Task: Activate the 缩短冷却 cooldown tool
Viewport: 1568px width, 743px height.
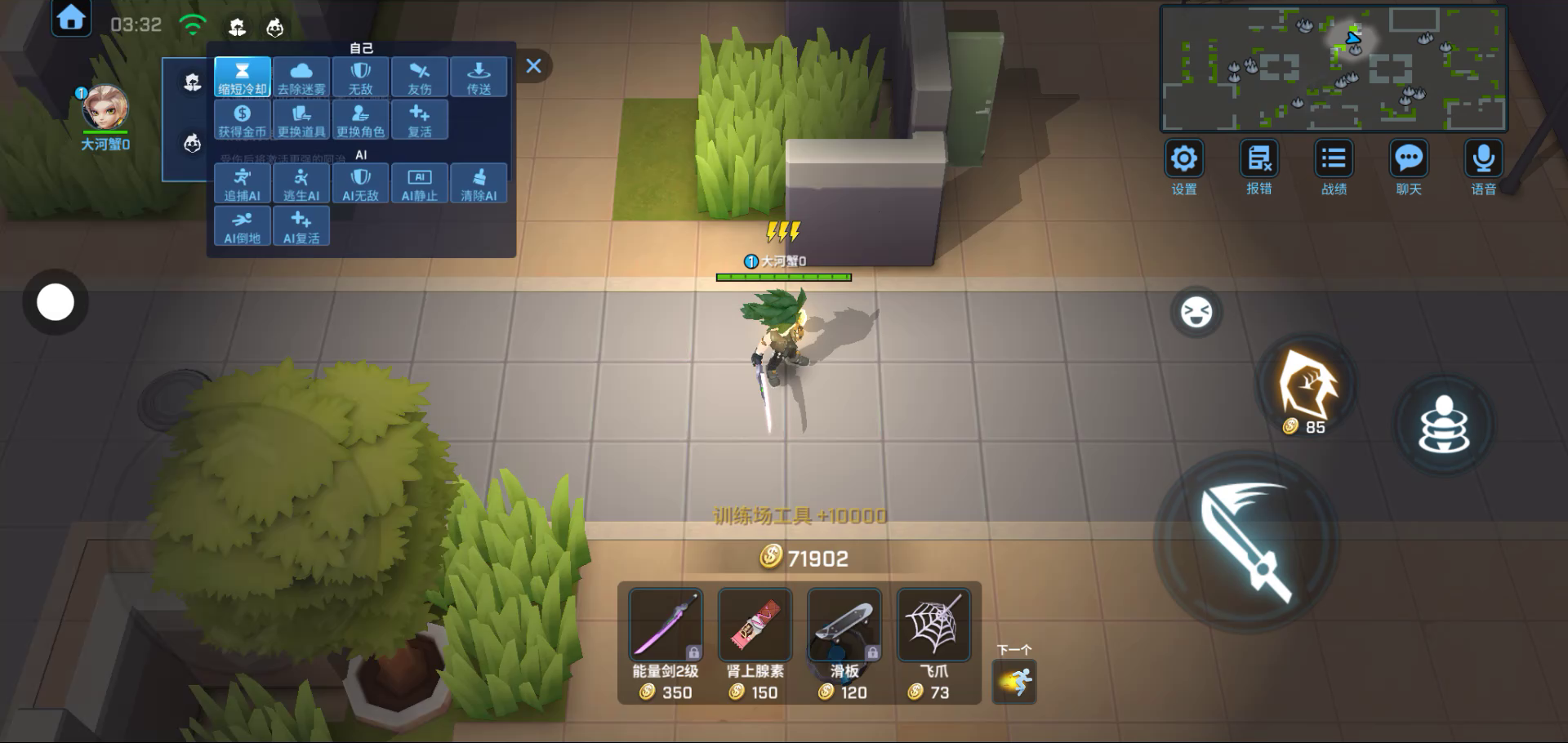Action: click(x=243, y=78)
